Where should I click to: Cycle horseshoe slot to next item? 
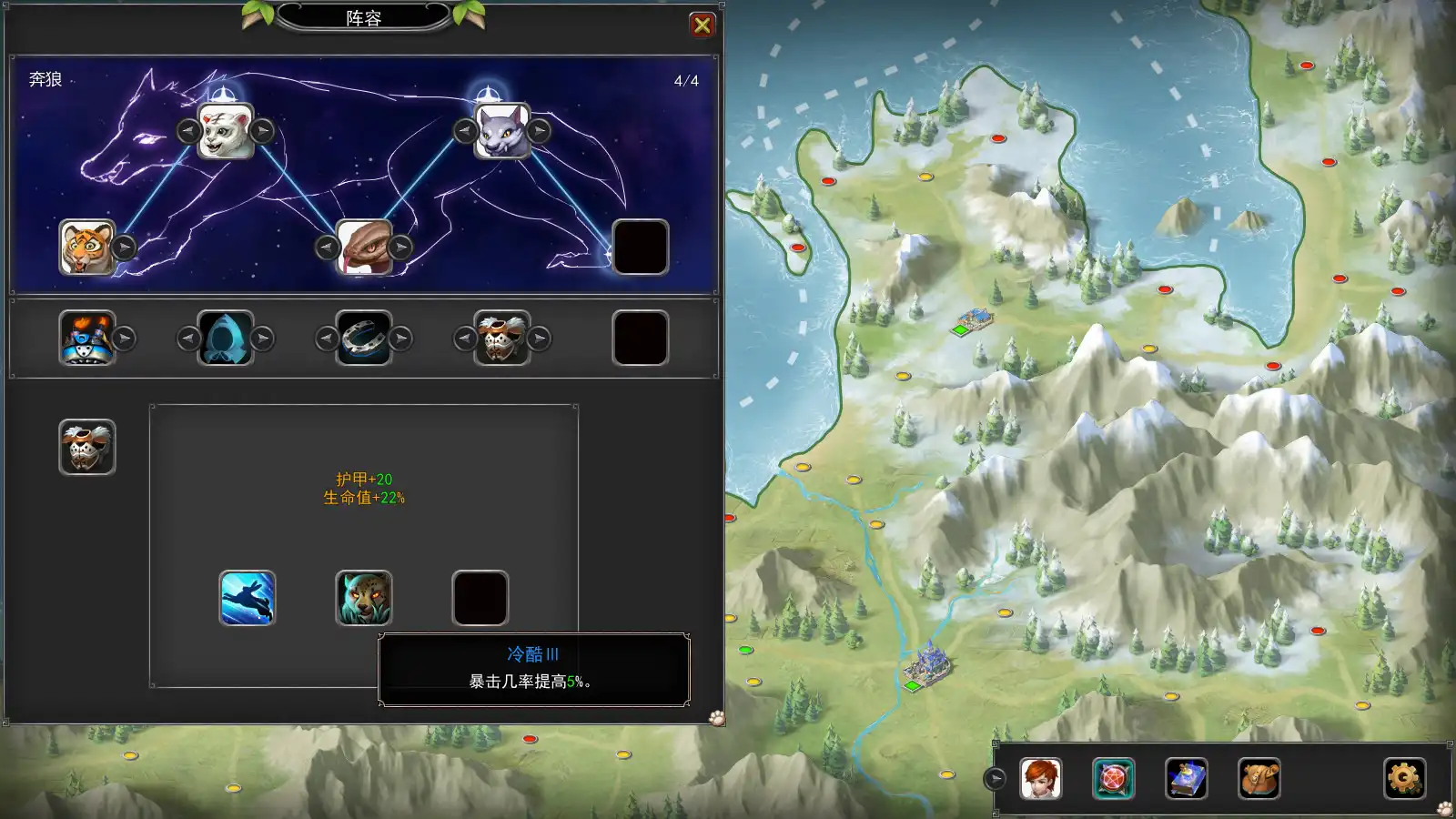(x=400, y=339)
